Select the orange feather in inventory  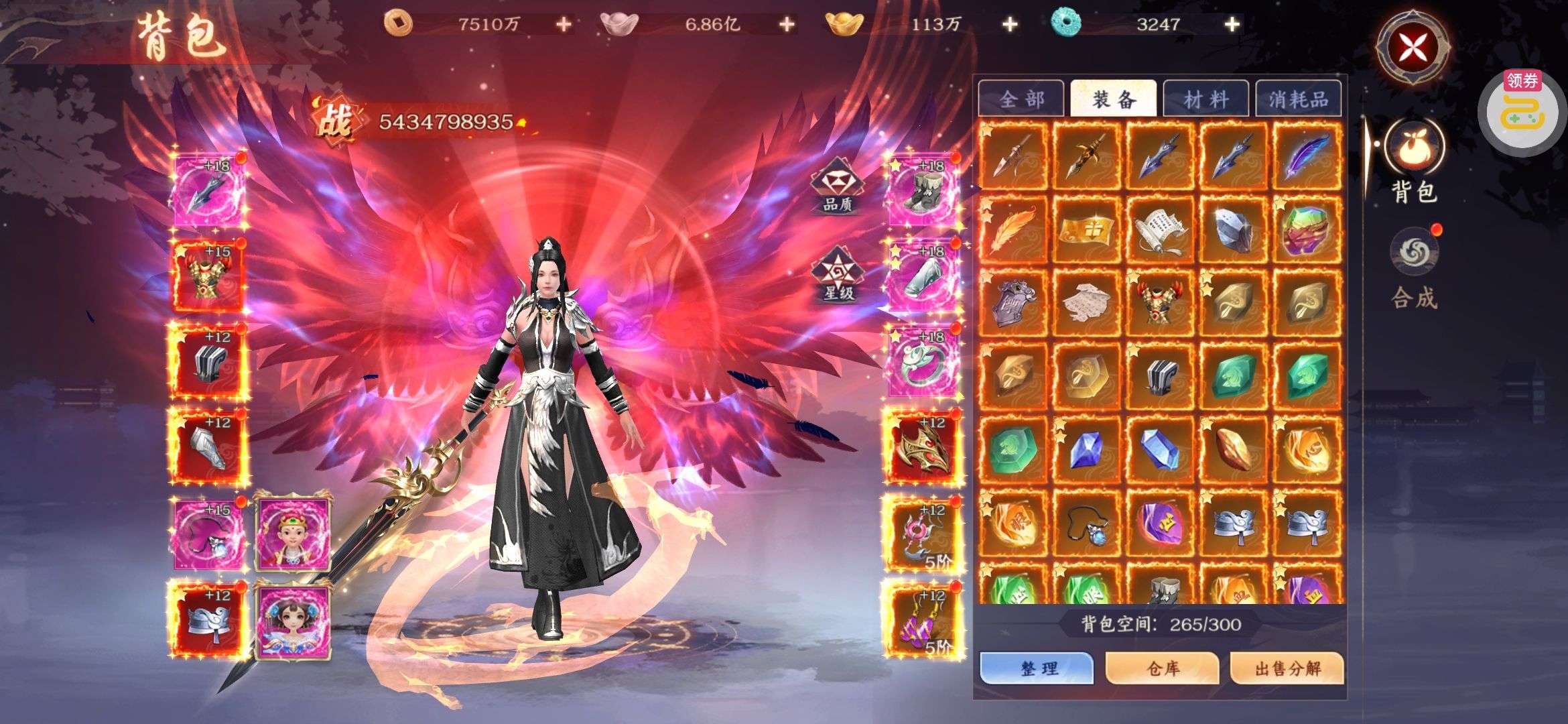[1013, 229]
